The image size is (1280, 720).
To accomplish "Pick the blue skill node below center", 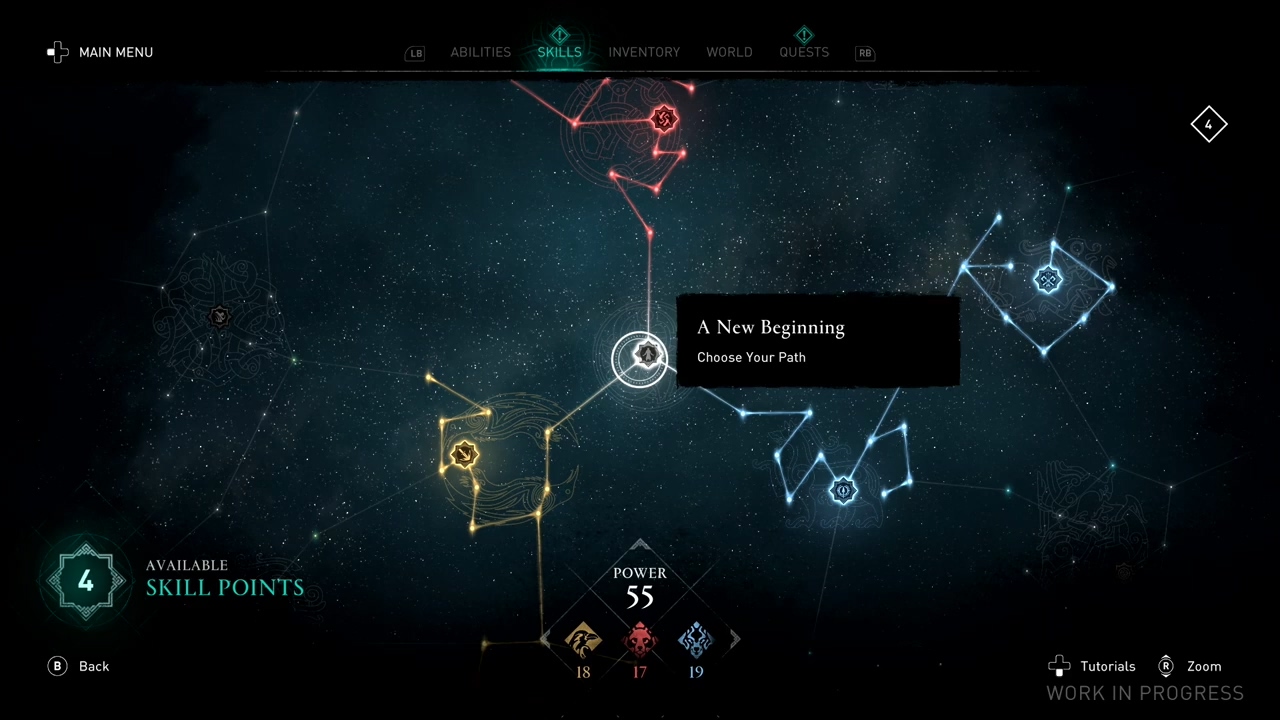I will coord(843,490).
